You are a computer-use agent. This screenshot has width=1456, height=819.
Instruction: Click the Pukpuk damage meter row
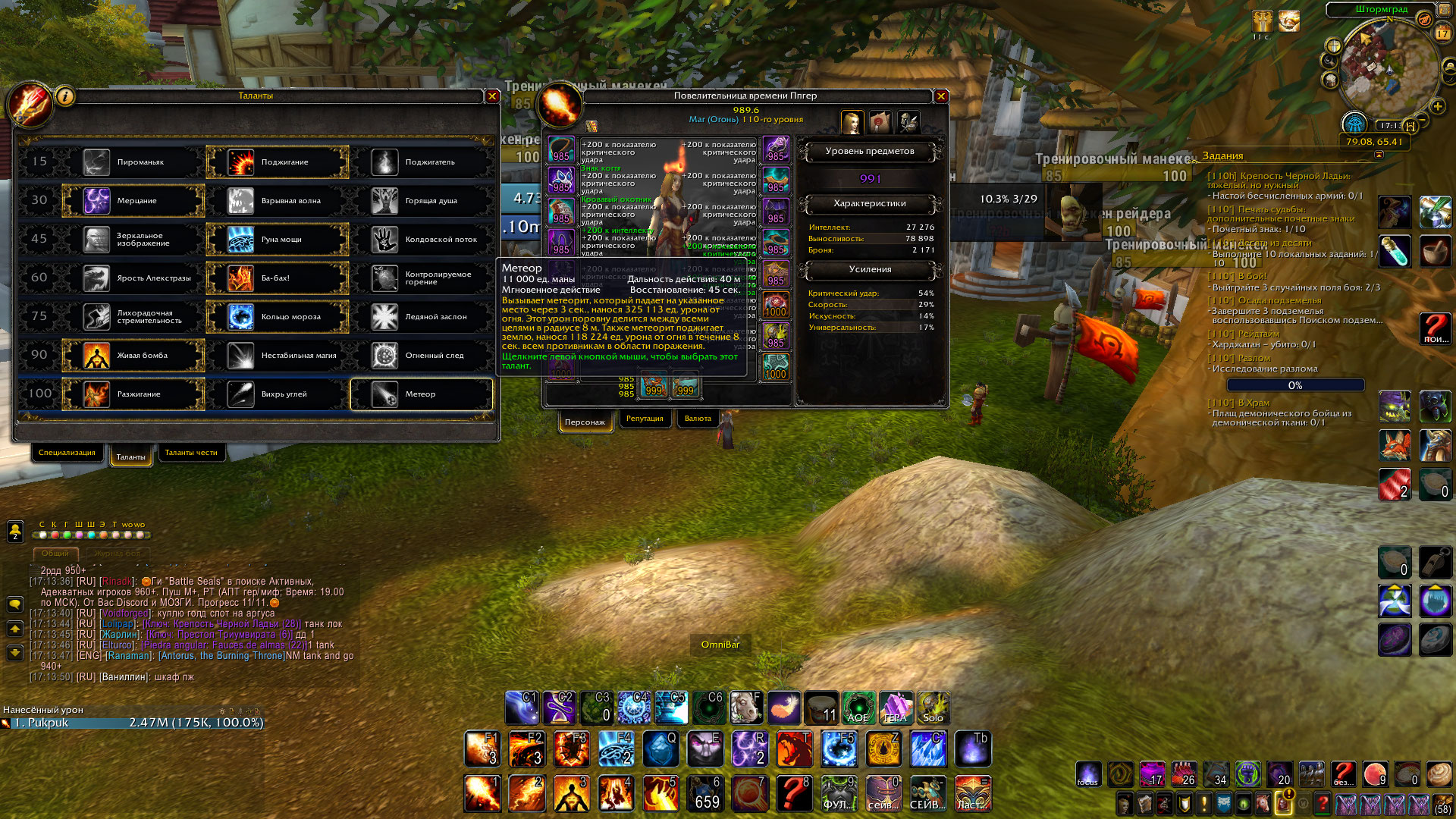coord(133,723)
